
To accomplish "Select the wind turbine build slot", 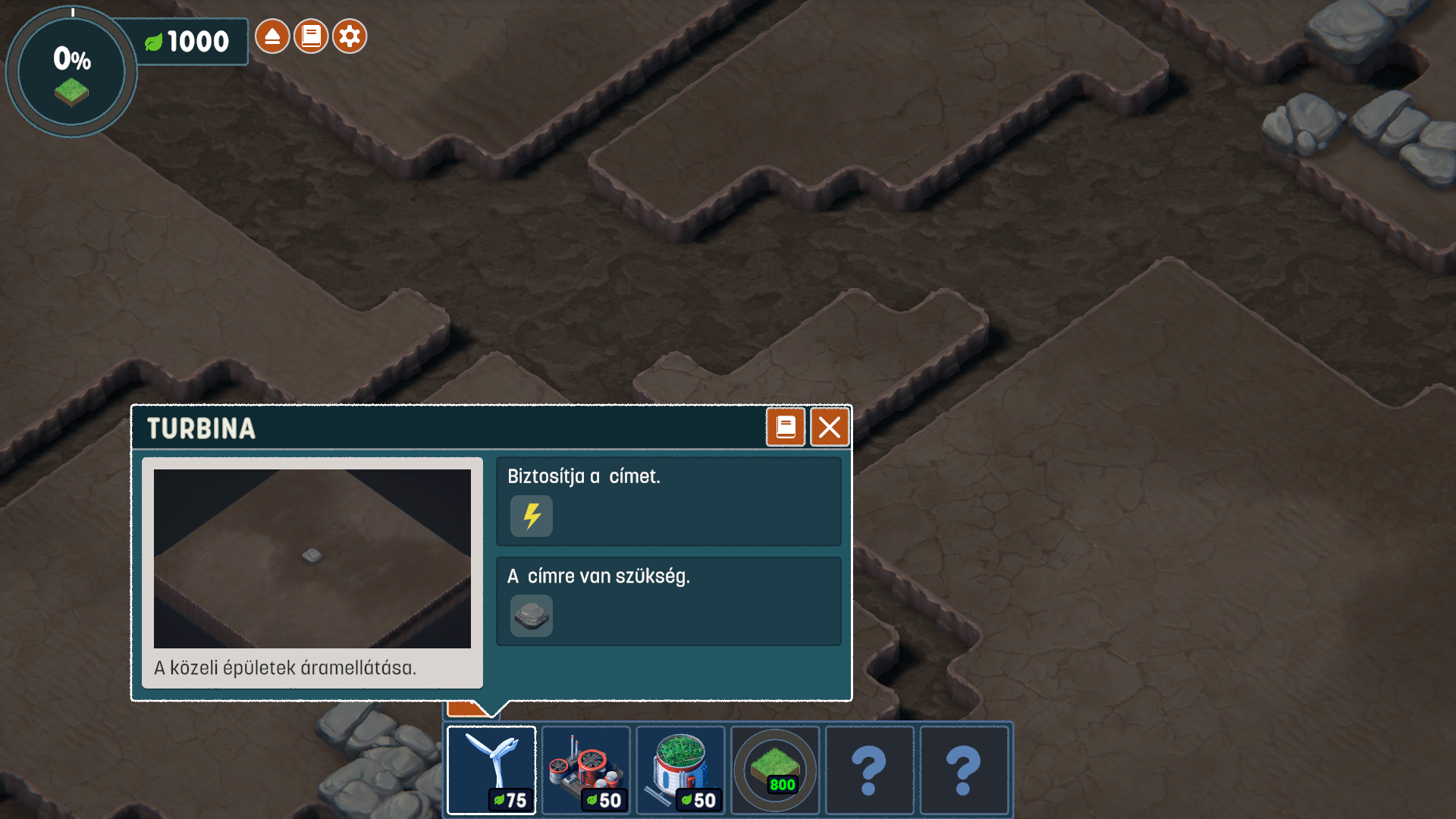I will [x=491, y=770].
